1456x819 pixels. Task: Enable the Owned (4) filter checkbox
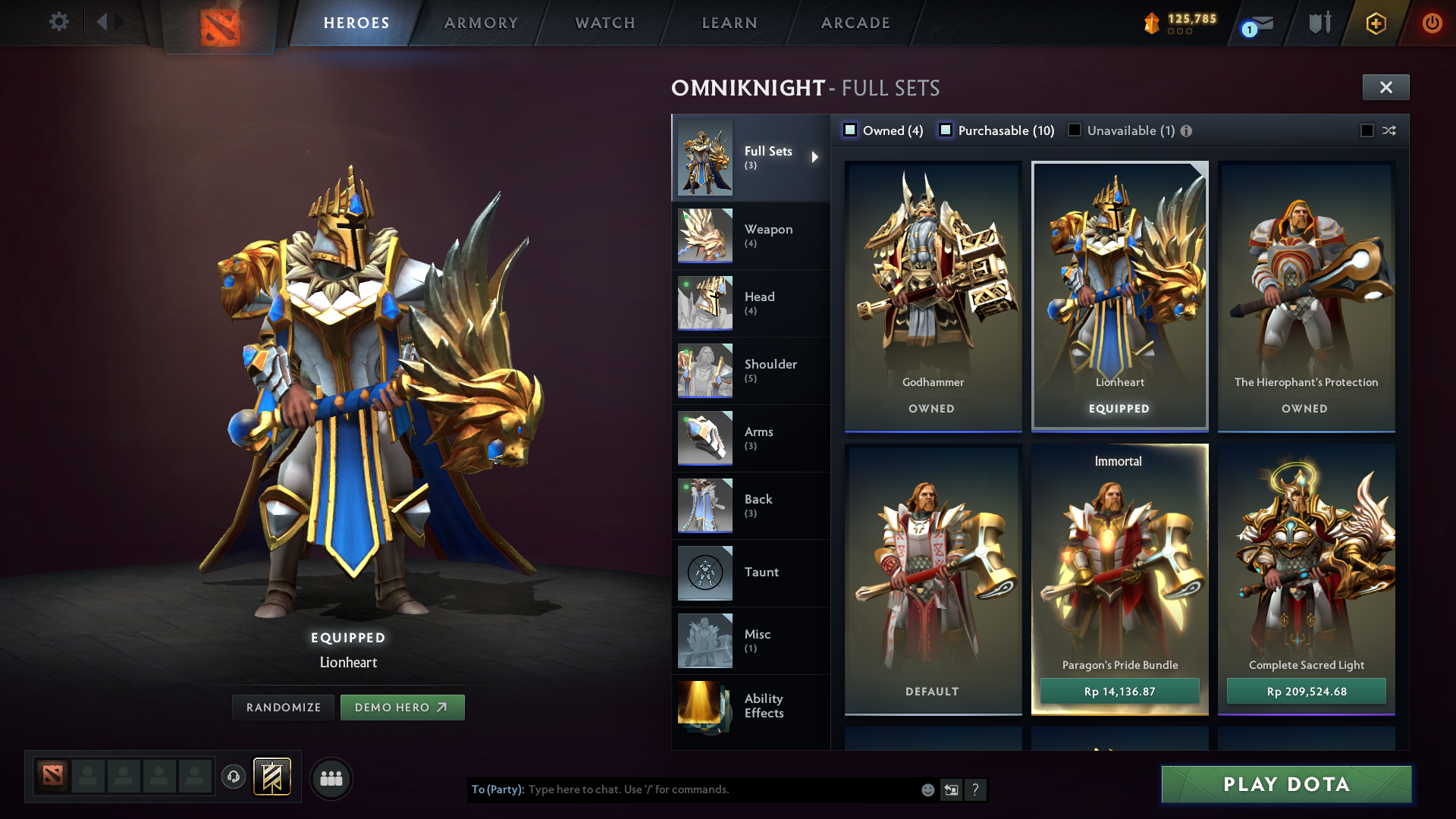click(x=850, y=130)
